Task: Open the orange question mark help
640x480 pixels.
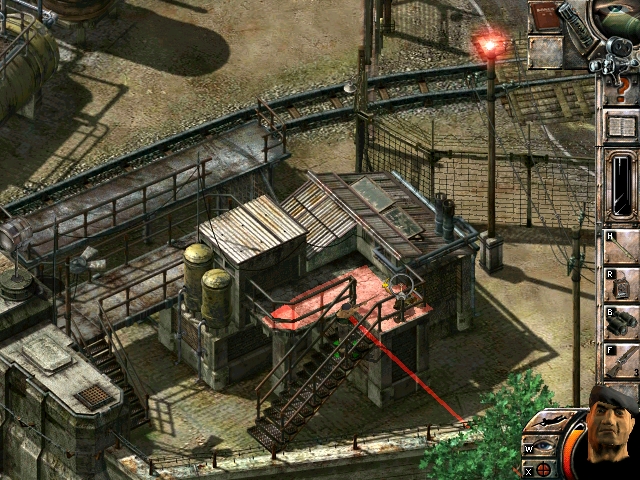Action: pyautogui.click(x=621, y=88)
